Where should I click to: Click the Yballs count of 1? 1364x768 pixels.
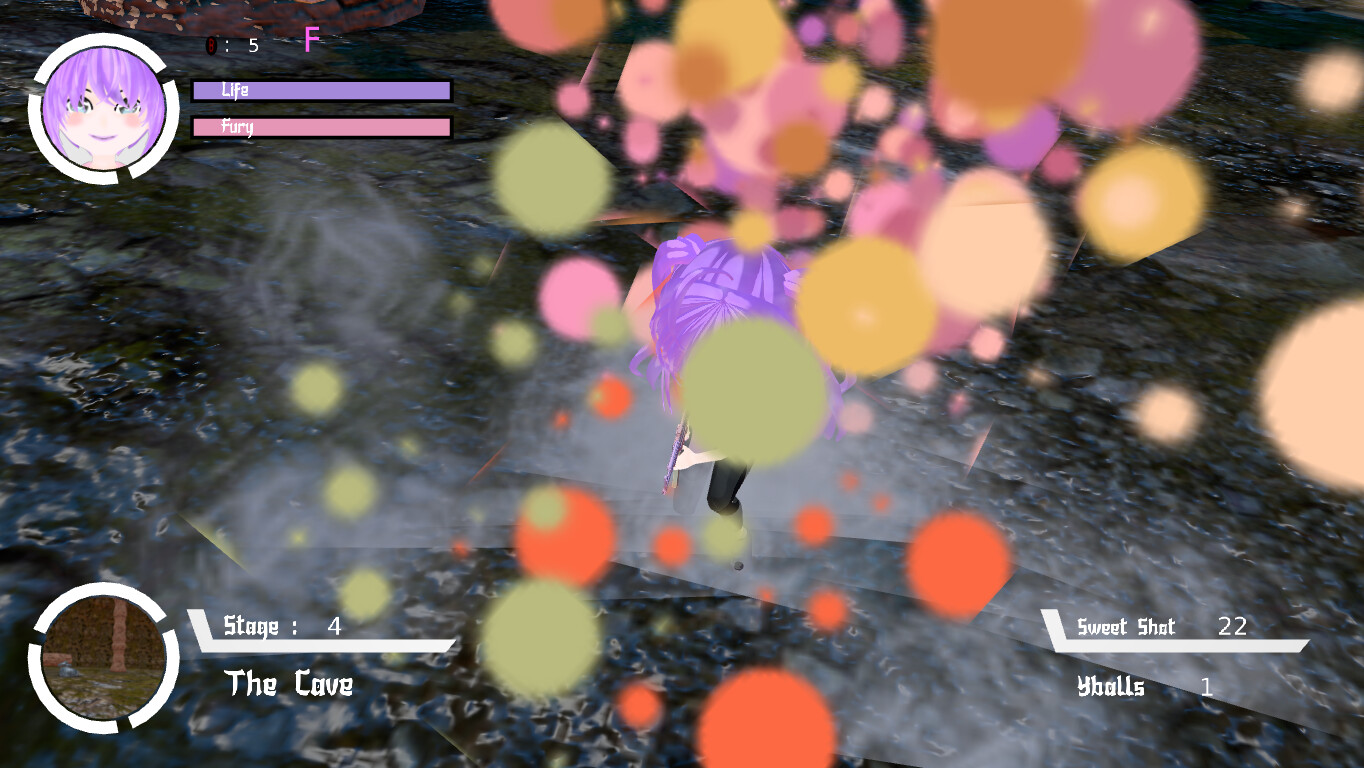[x=1207, y=687]
